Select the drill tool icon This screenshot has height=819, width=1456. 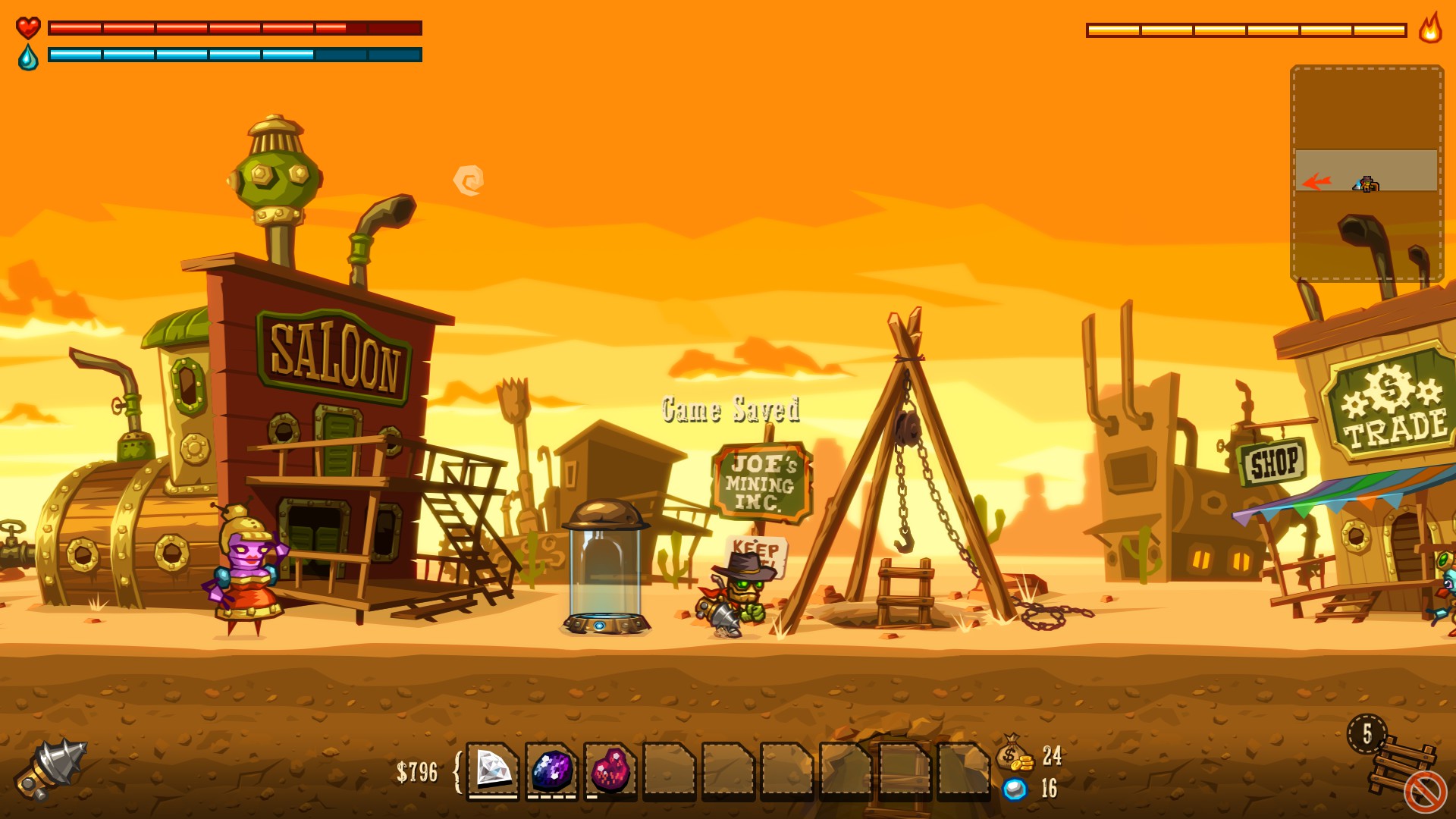coord(52,767)
